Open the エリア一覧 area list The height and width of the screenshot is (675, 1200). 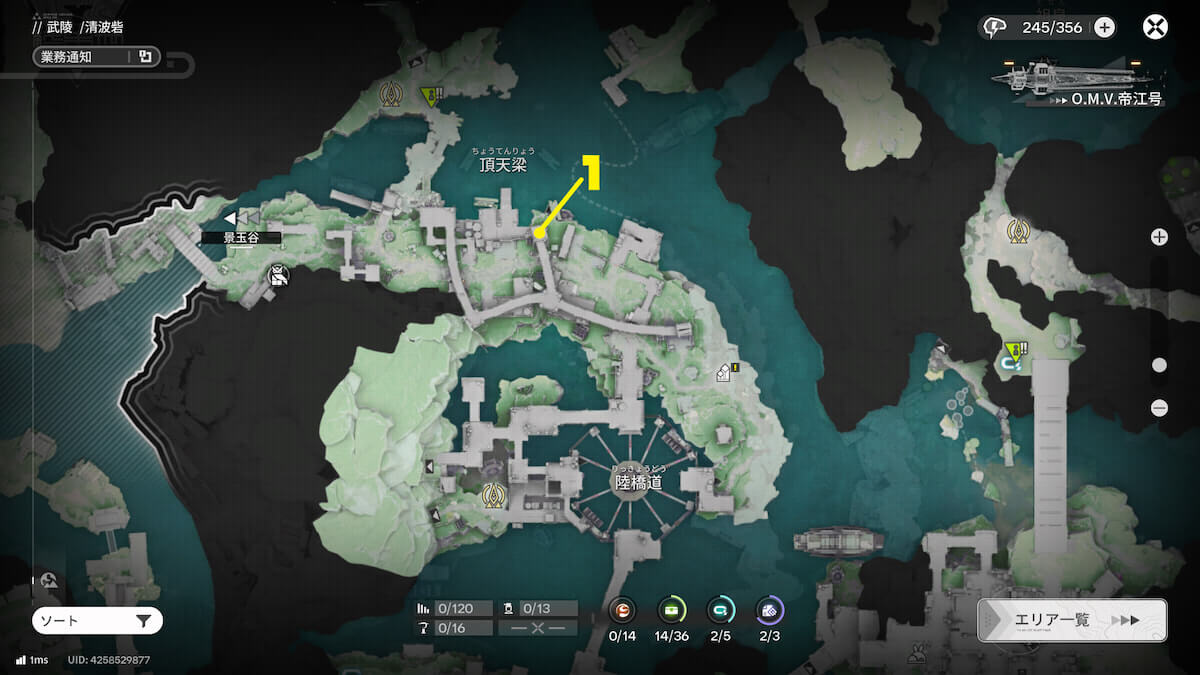[1071, 620]
